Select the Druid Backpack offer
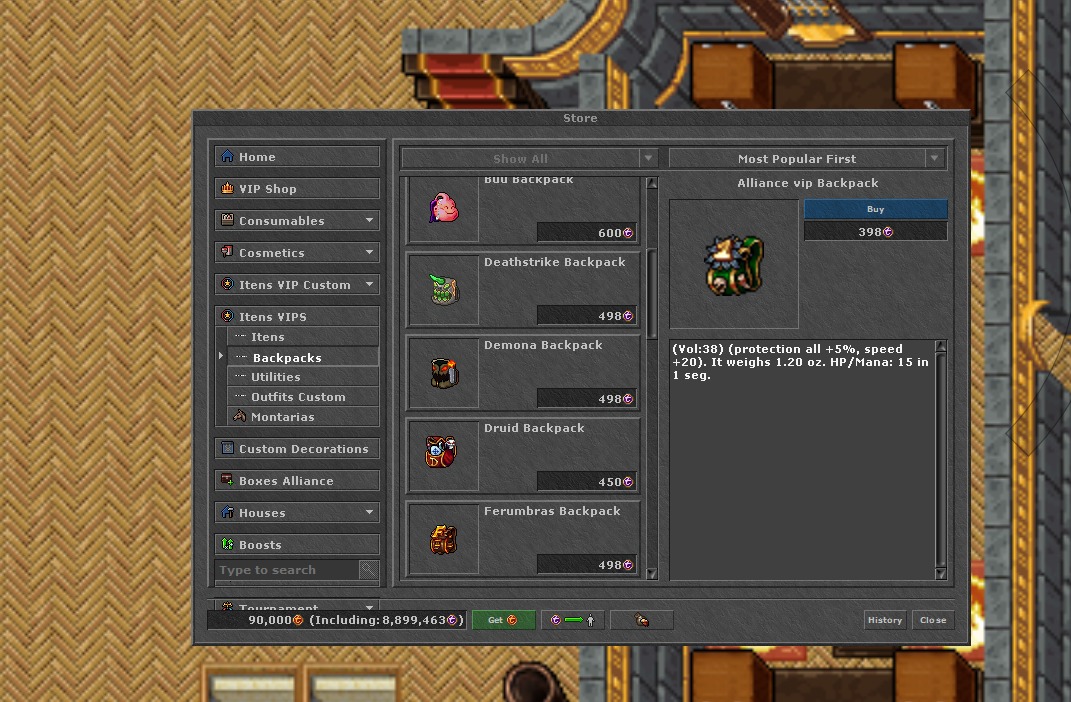The image size is (1071, 702). pos(523,455)
